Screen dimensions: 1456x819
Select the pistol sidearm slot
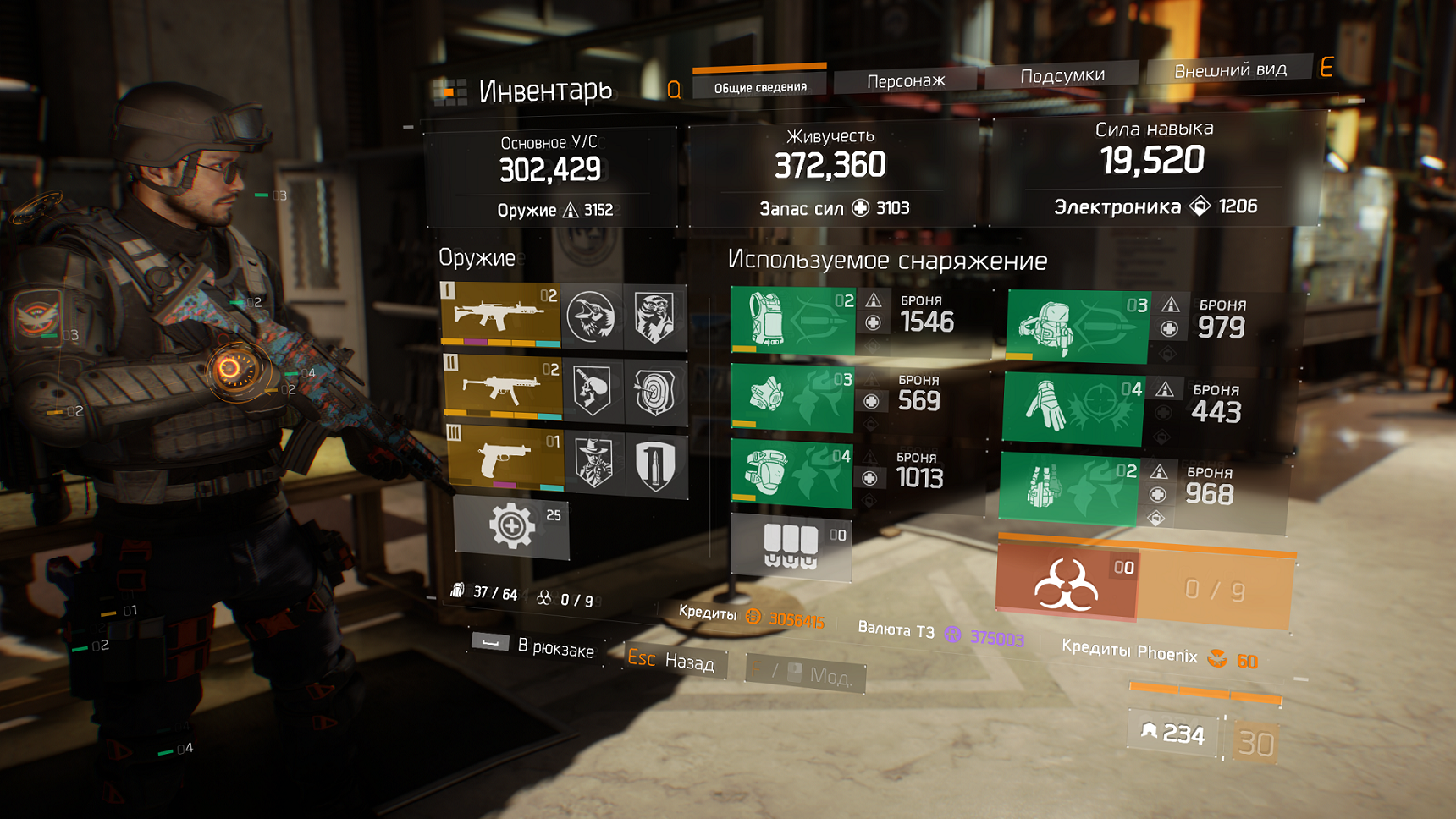505,459
